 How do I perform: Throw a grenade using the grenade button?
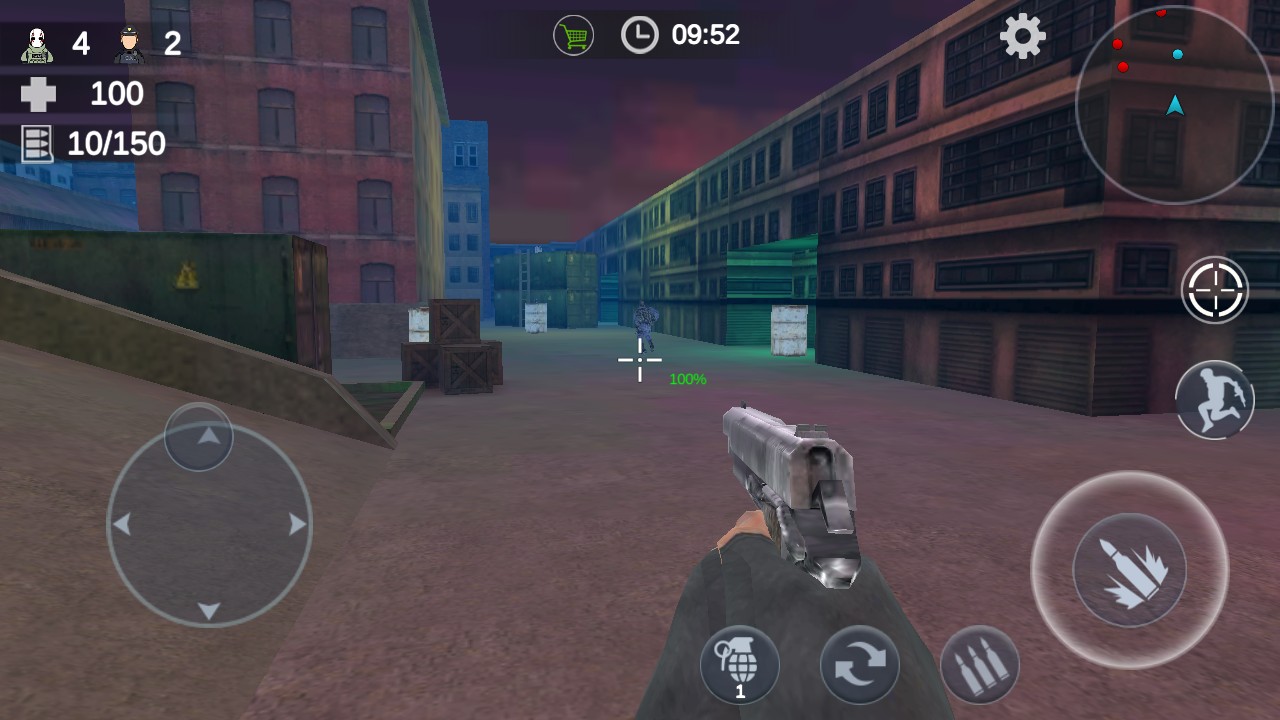tap(740, 664)
